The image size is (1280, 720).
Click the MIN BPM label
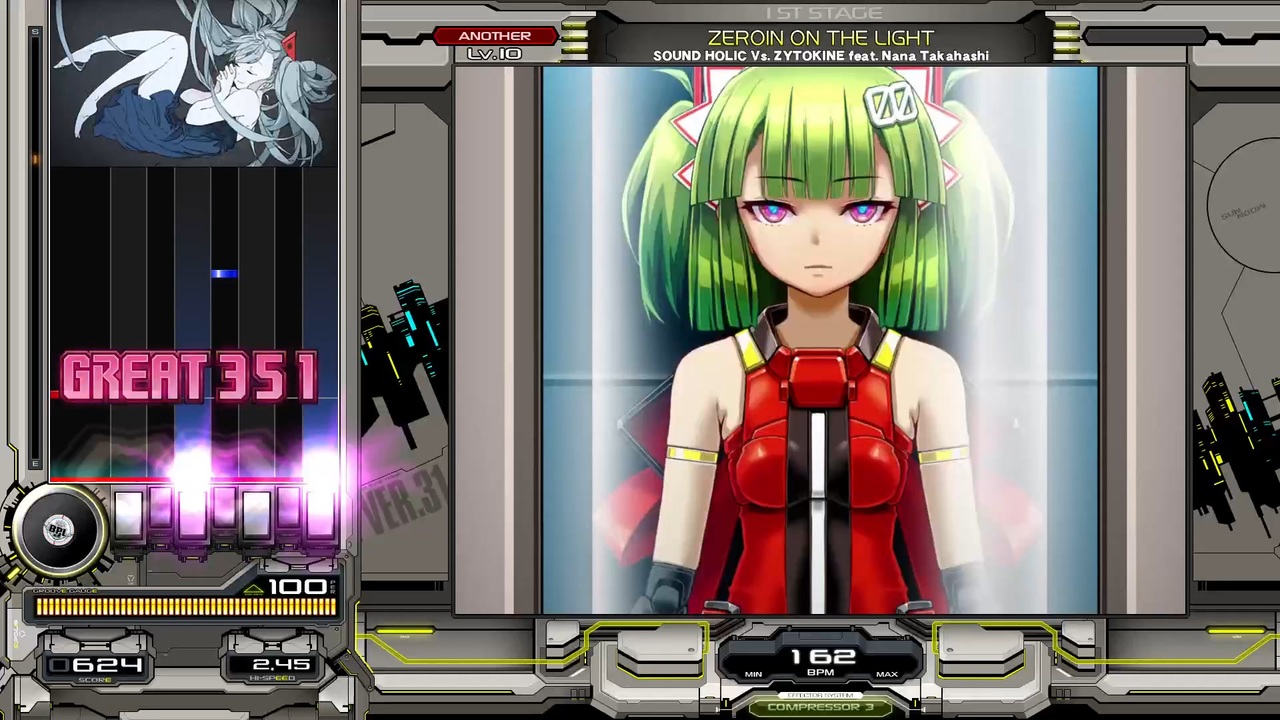[753, 674]
